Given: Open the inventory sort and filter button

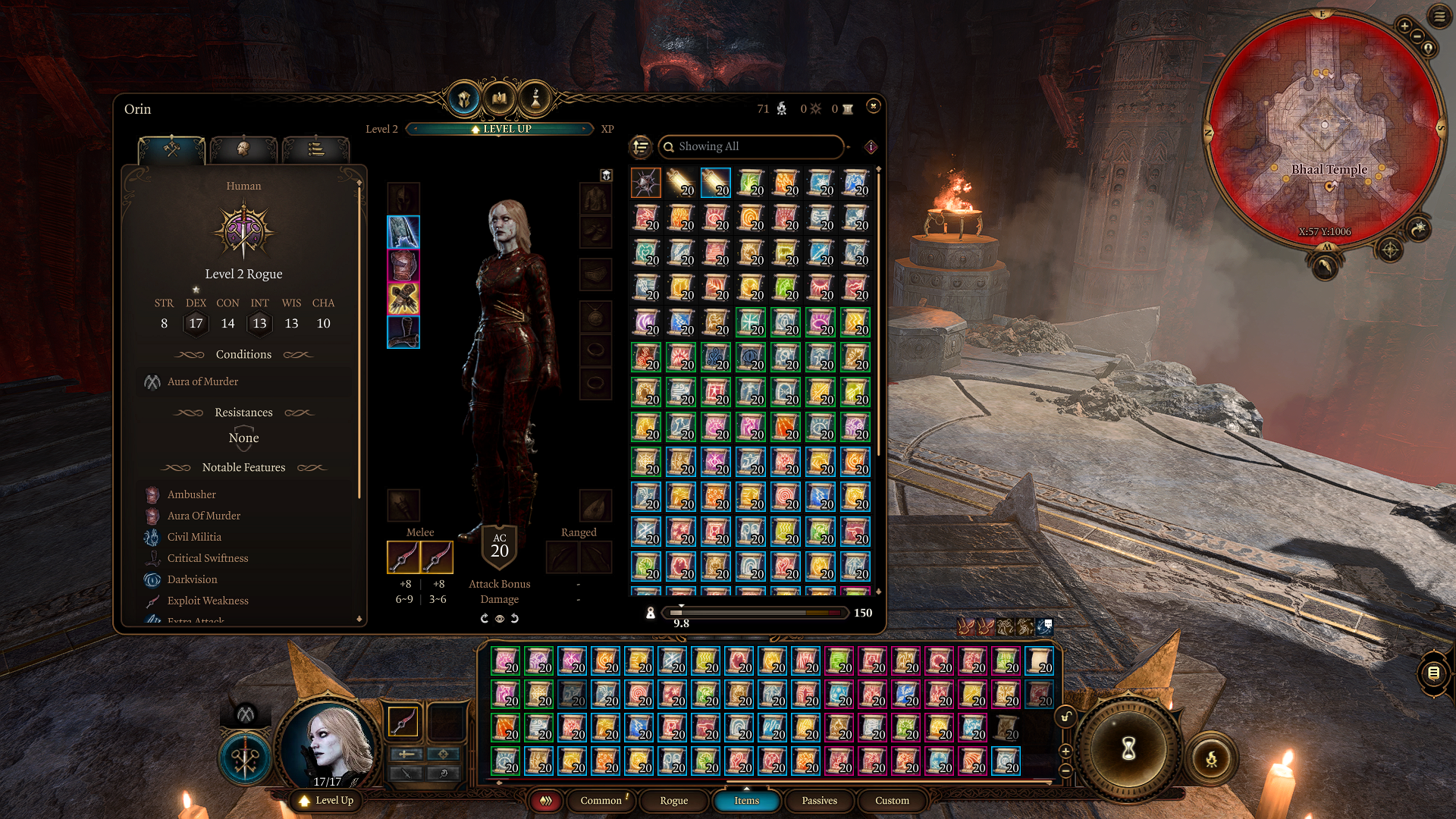Looking at the screenshot, I should (x=642, y=146).
